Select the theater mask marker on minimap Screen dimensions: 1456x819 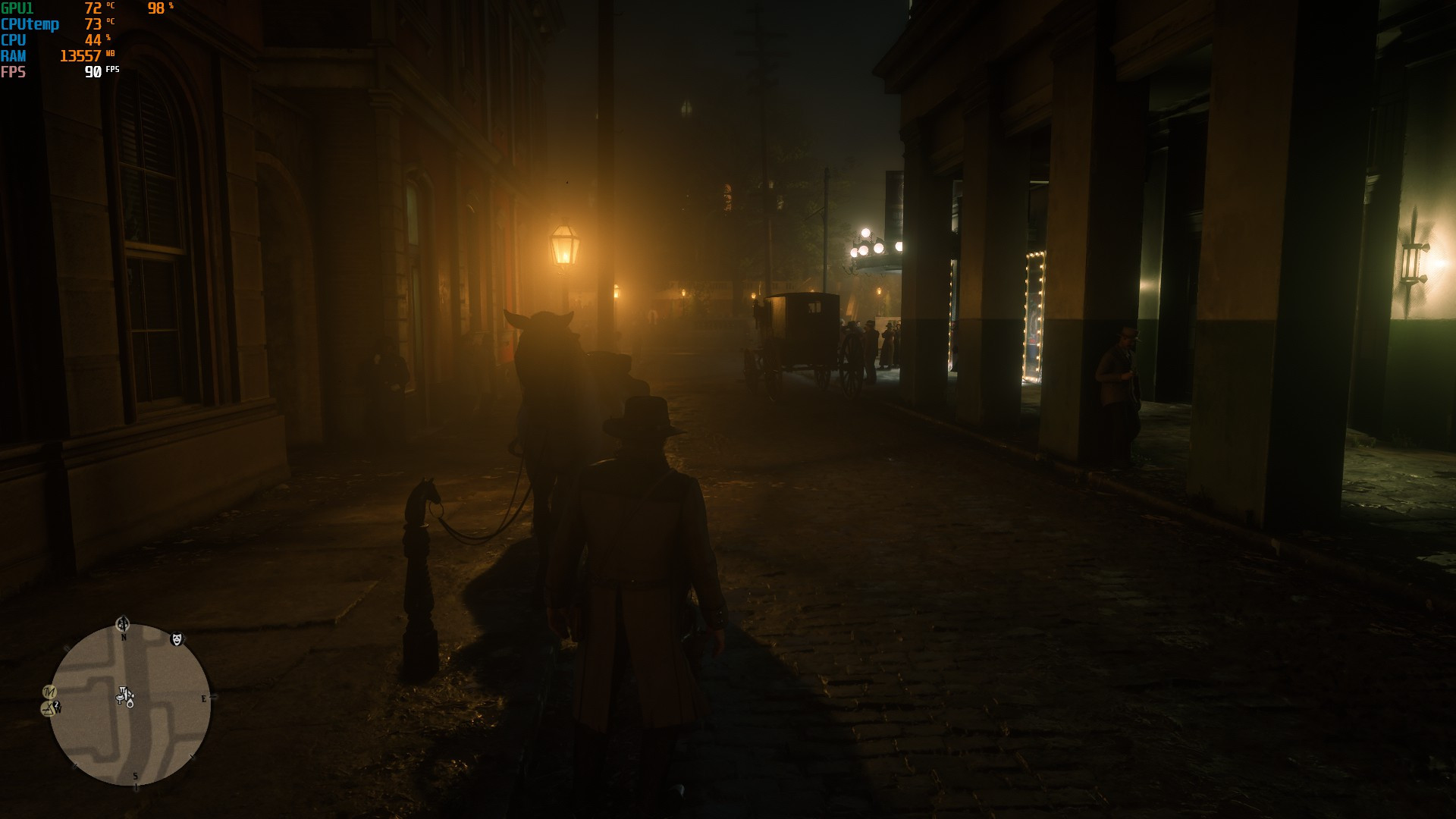coord(176,639)
